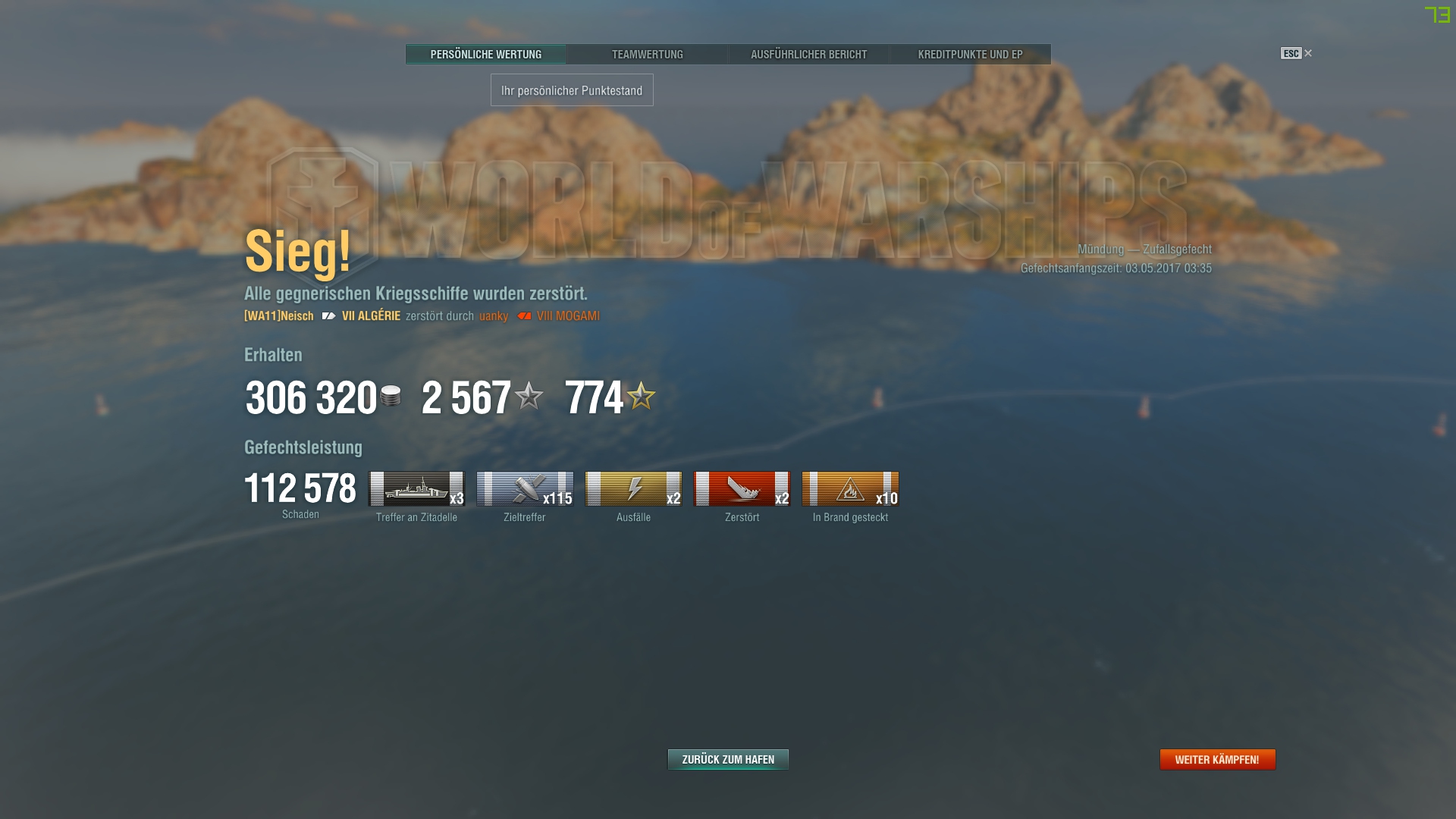Close the results screen with ESC button

[x=1290, y=53]
